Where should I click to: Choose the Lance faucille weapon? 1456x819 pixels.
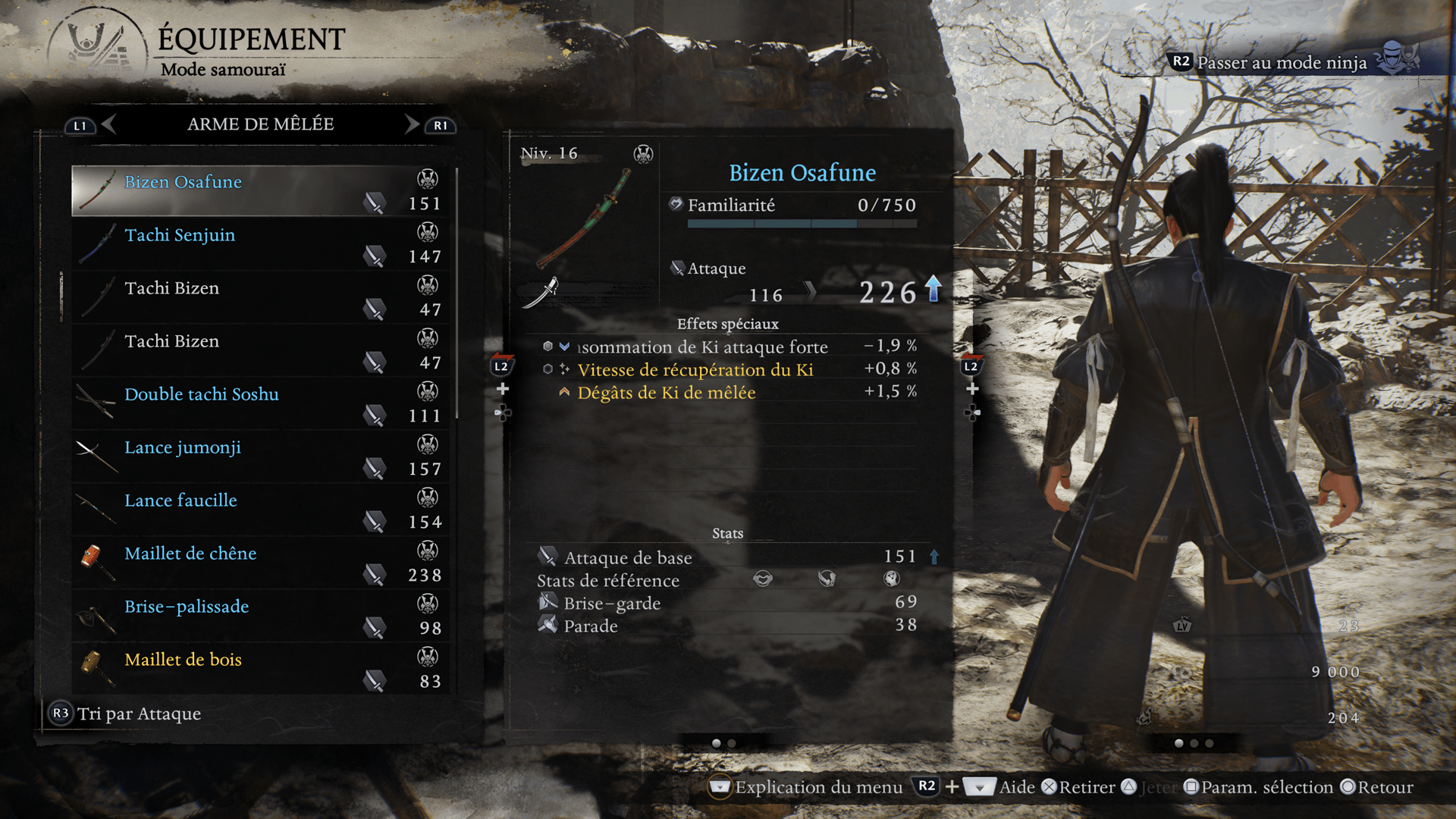click(x=262, y=510)
